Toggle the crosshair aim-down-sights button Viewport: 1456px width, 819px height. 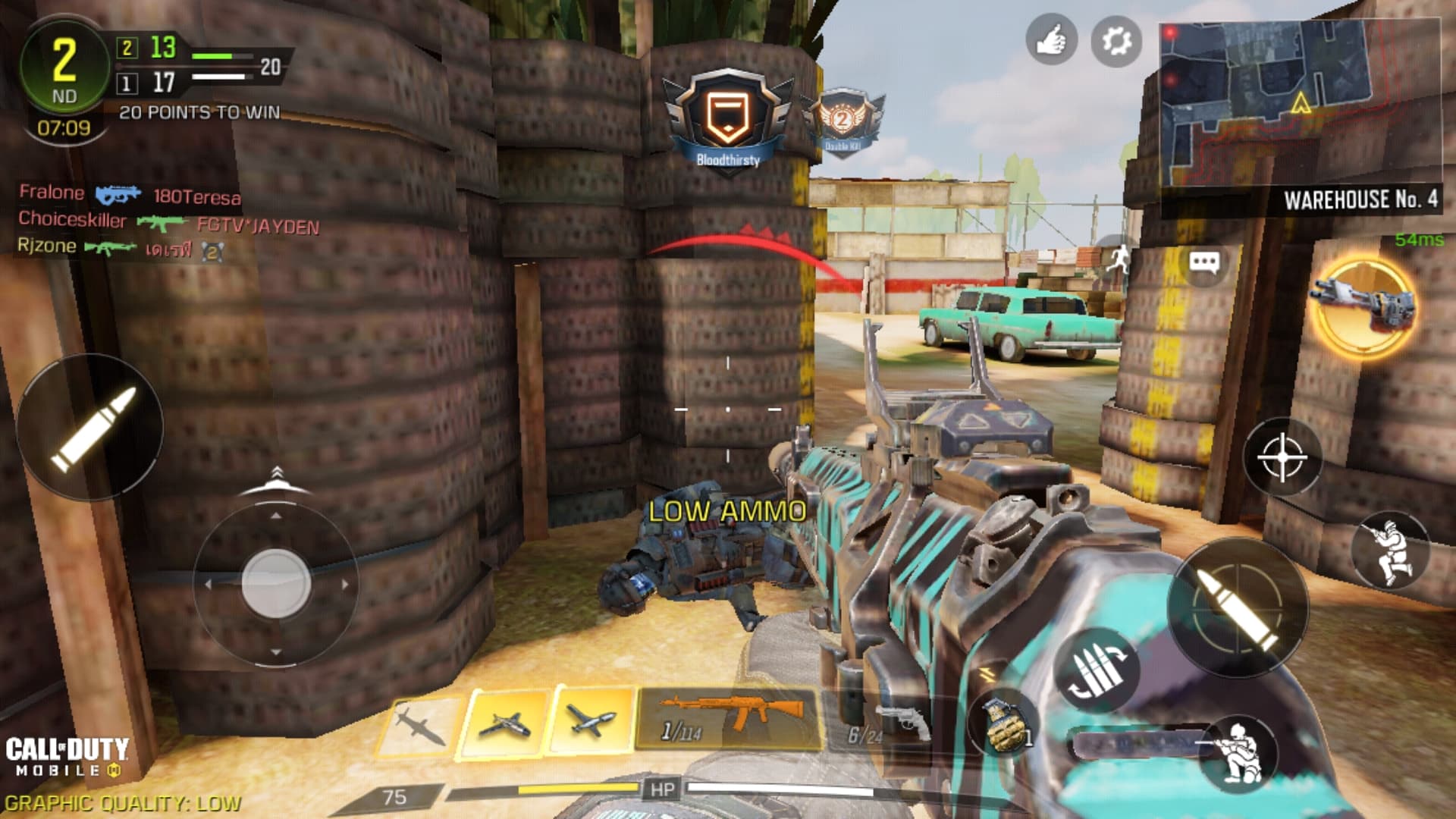1282,458
